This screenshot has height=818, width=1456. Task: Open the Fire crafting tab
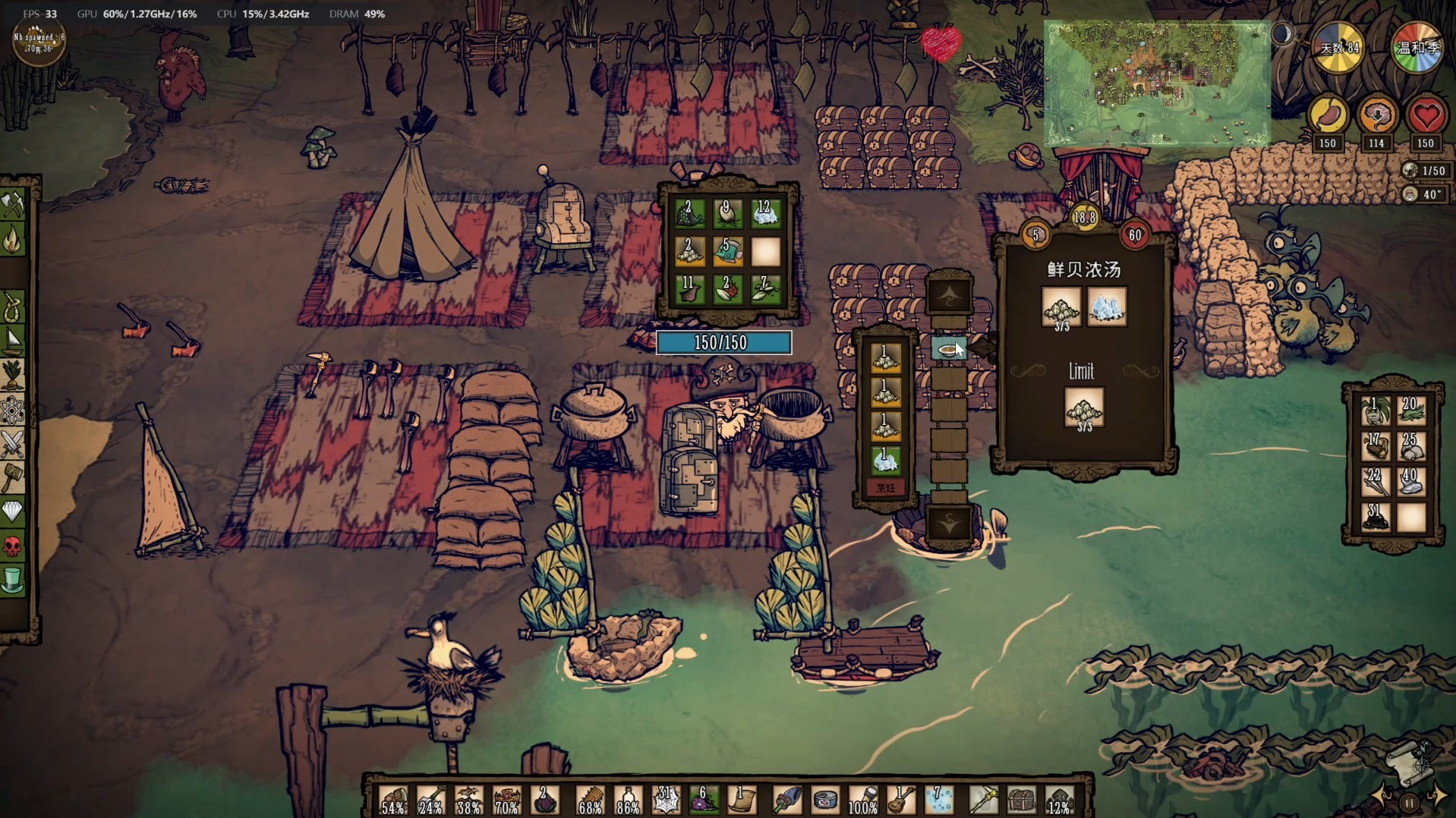point(13,241)
